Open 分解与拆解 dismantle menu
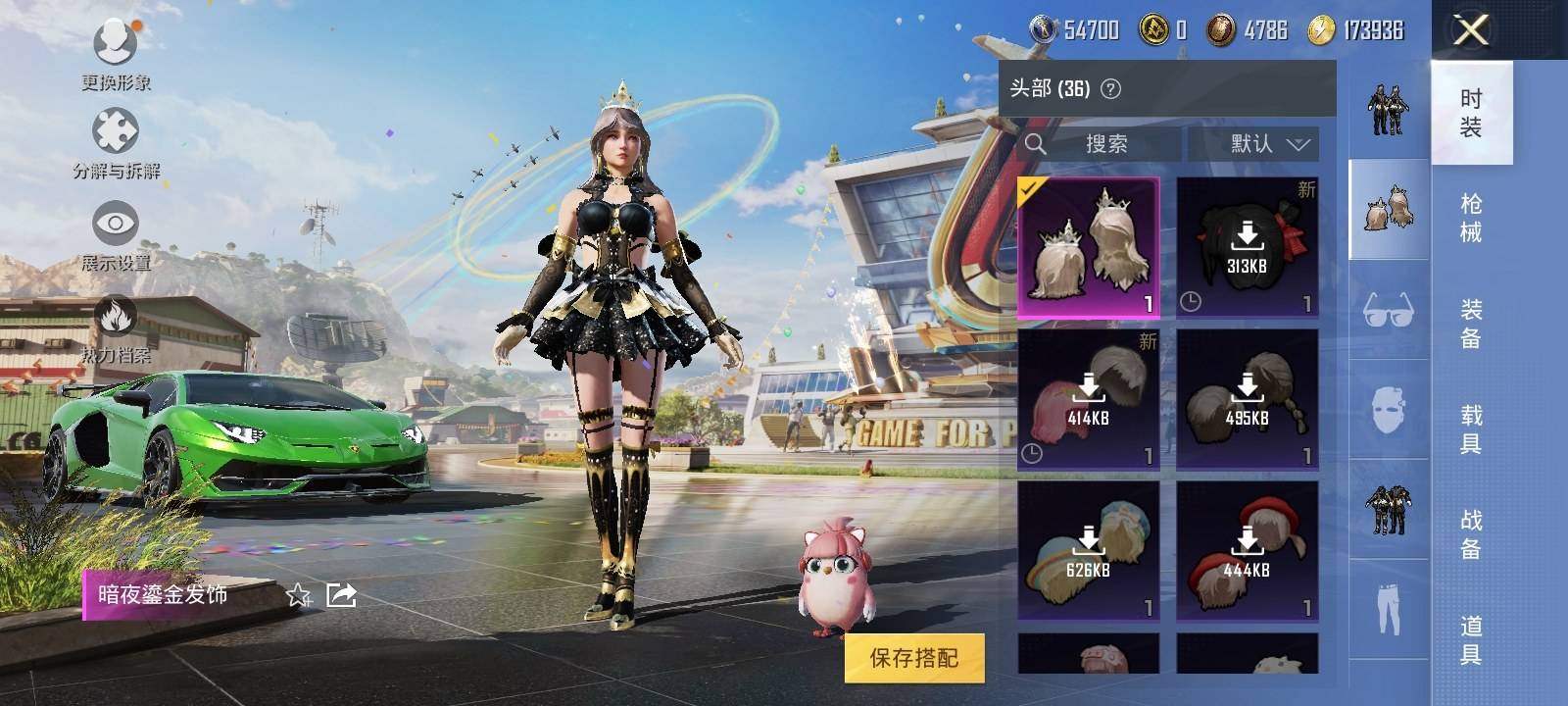The image size is (1568, 706). pos(116,143)
